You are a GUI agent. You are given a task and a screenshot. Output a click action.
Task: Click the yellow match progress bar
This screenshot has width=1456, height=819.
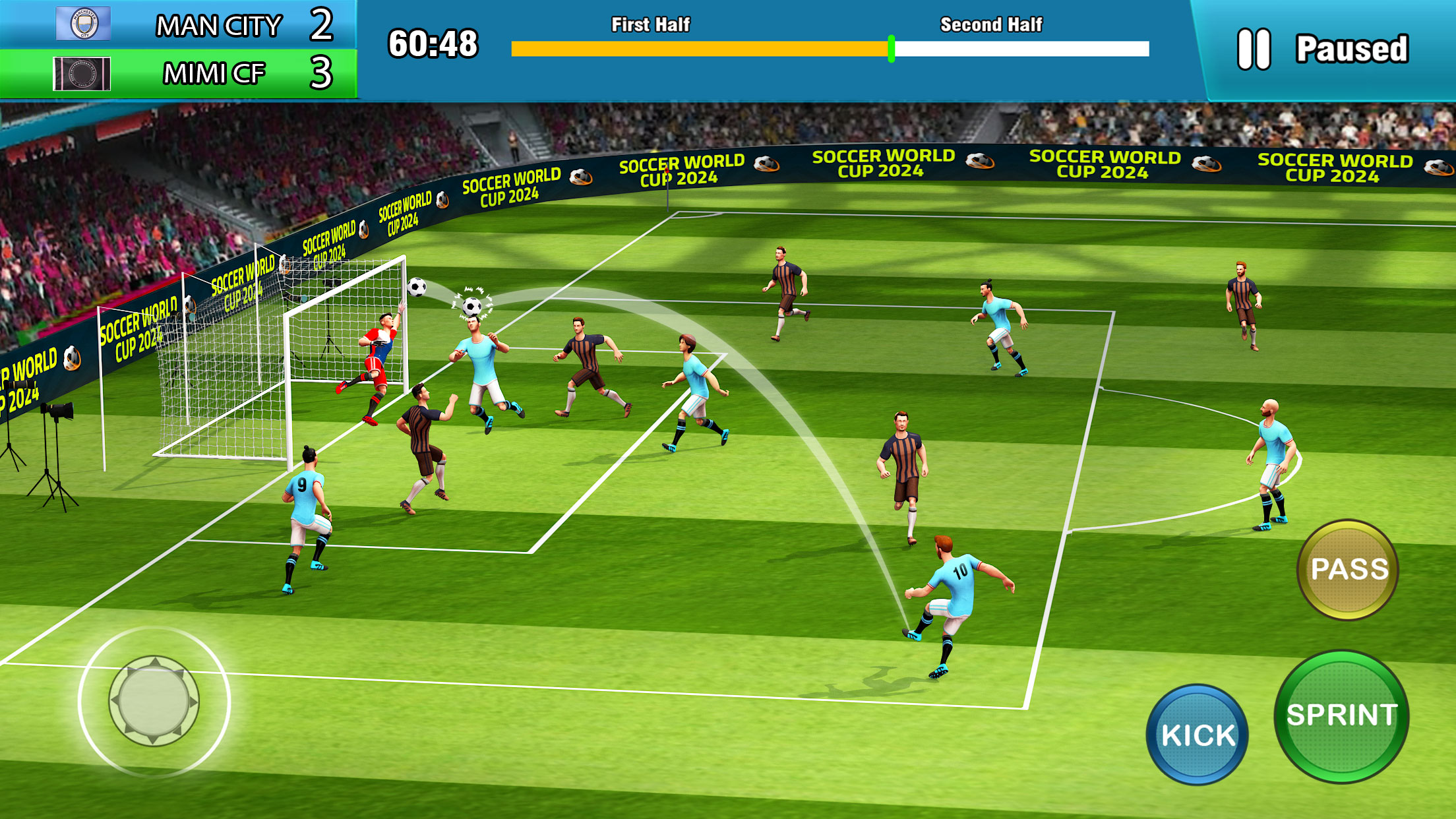click(x=699, y=47)
